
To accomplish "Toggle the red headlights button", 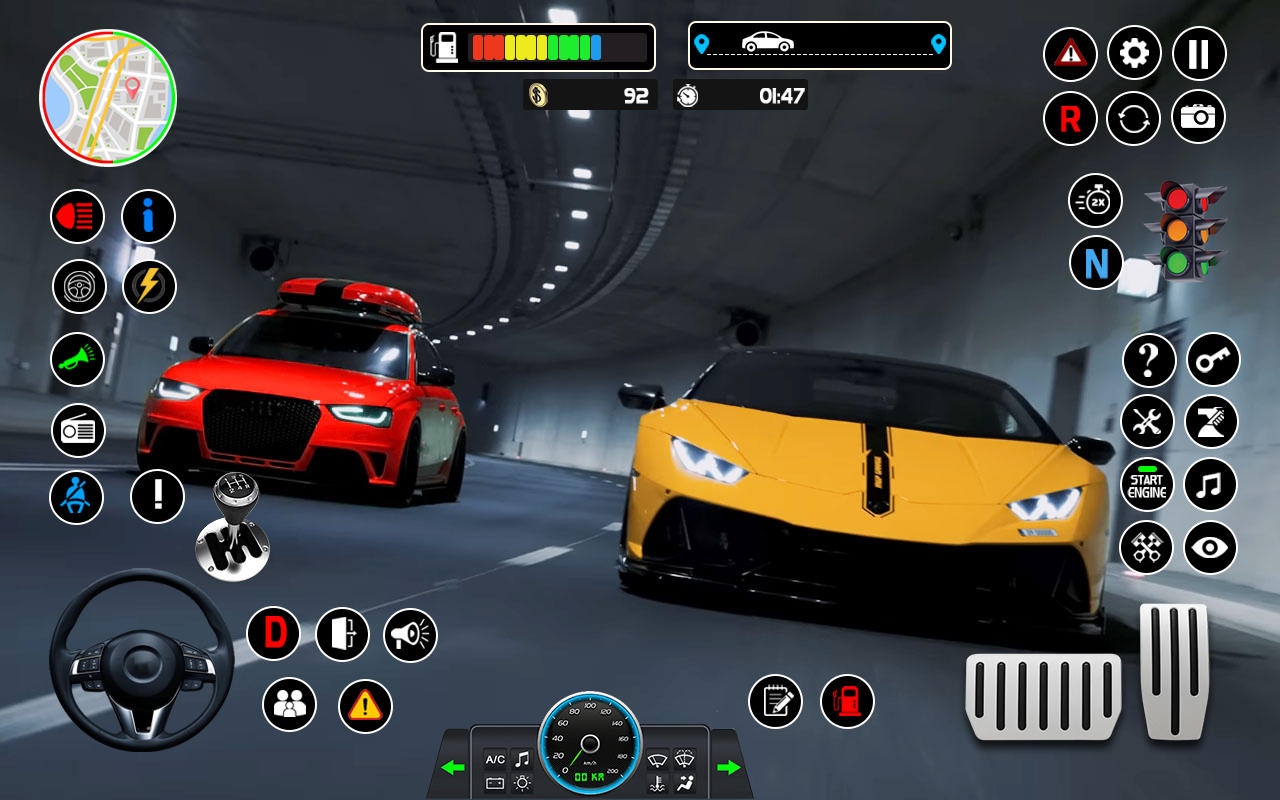I will (x=78, y=217).
